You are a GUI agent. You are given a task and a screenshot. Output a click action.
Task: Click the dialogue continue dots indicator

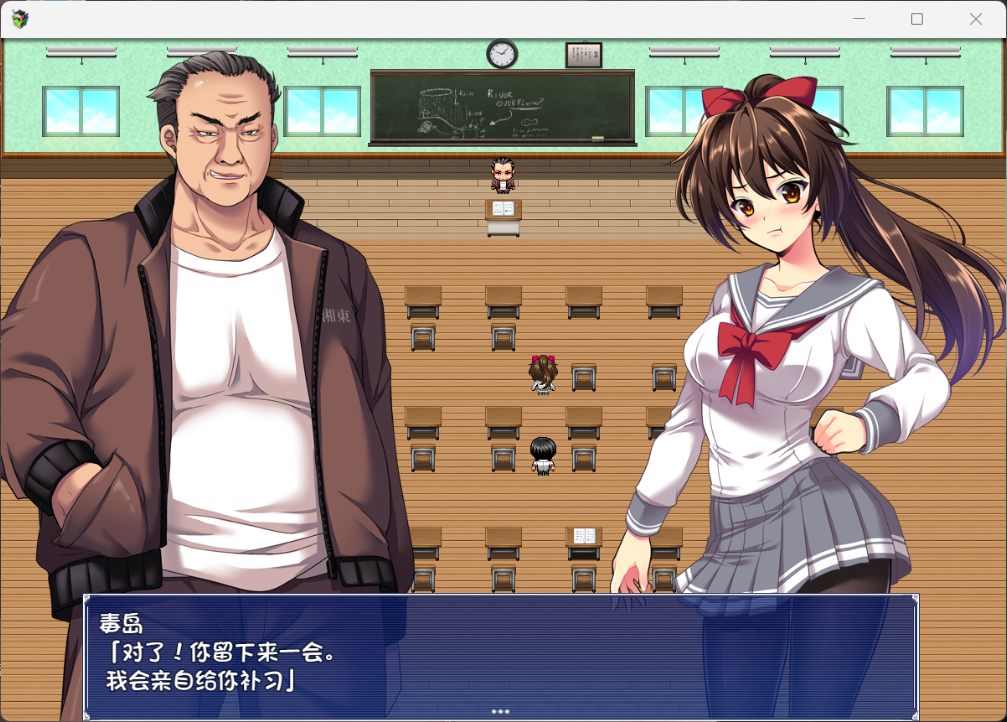(500, 712)
